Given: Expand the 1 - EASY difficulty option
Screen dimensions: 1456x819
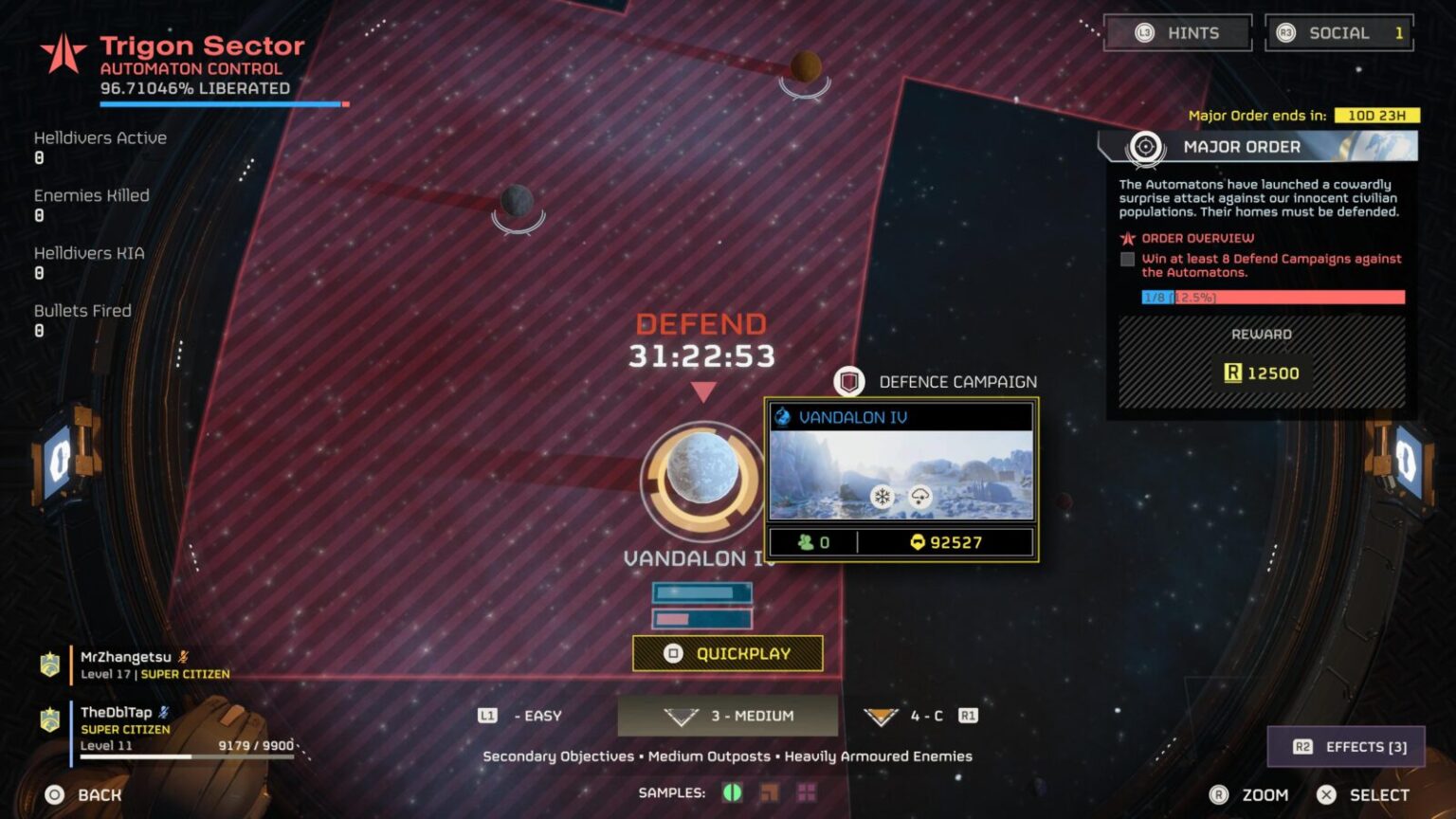Looking at the screenshot, I should click(526, 716).
